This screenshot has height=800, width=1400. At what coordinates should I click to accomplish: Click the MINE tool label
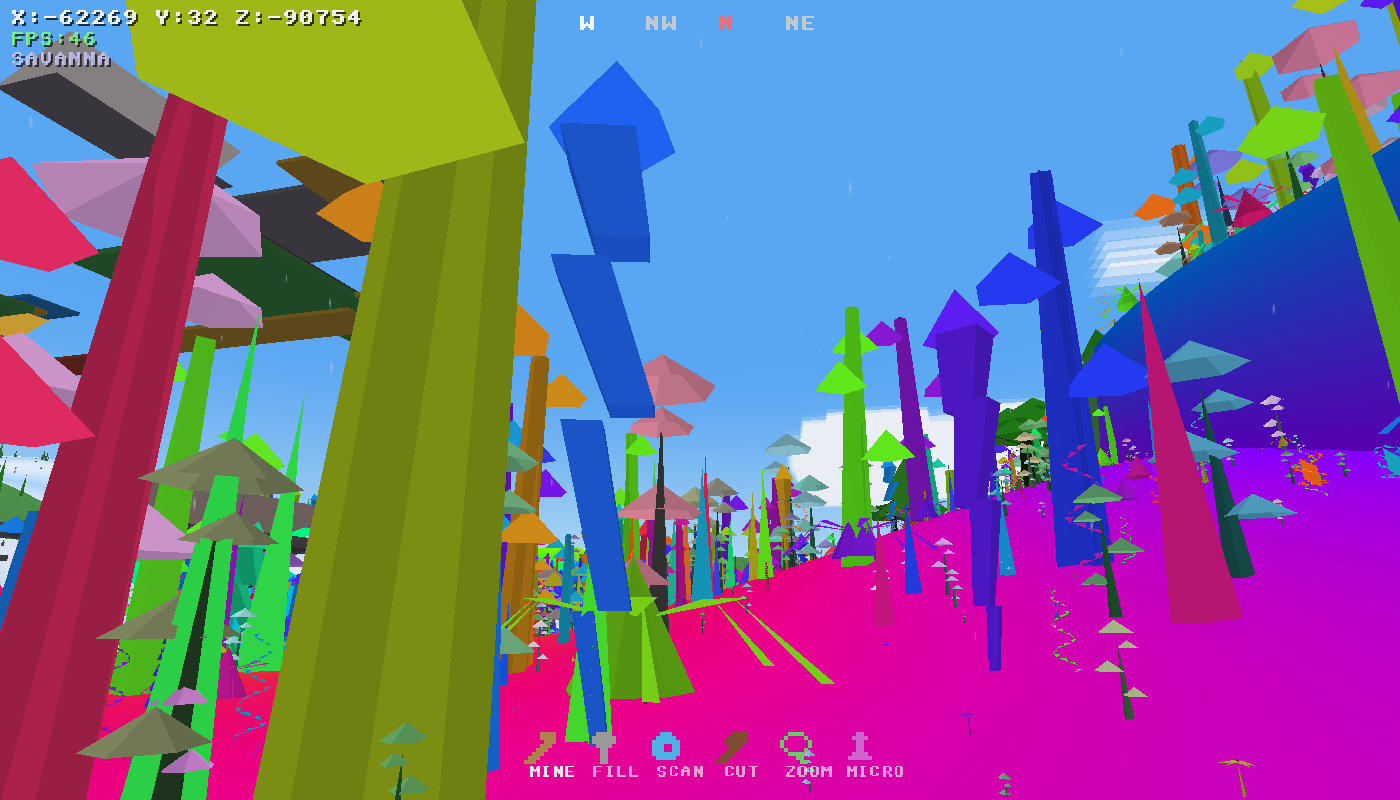(x=549, y=771)
